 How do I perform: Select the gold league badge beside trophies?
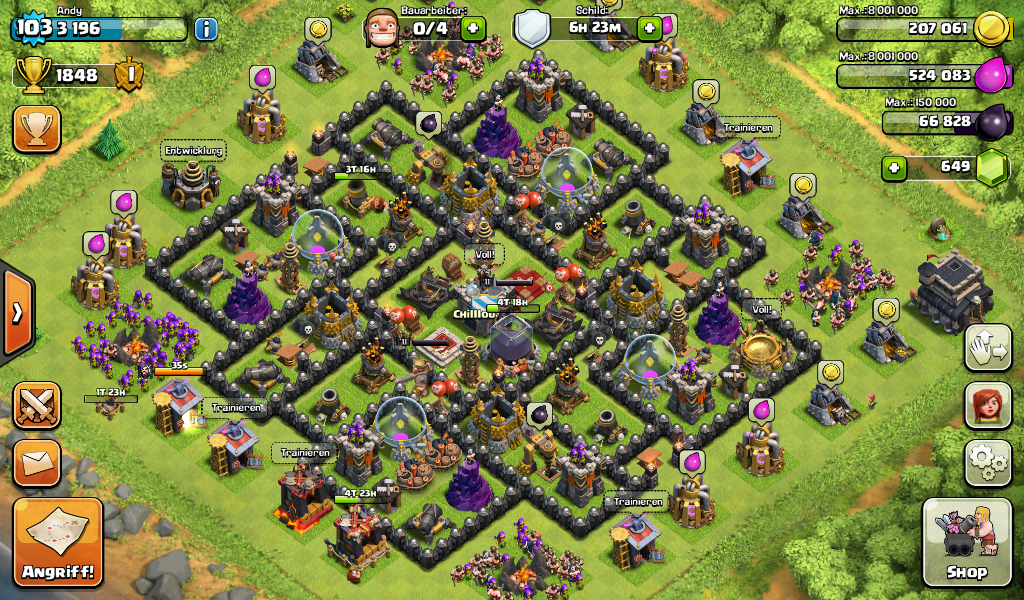tap(129, 75)
